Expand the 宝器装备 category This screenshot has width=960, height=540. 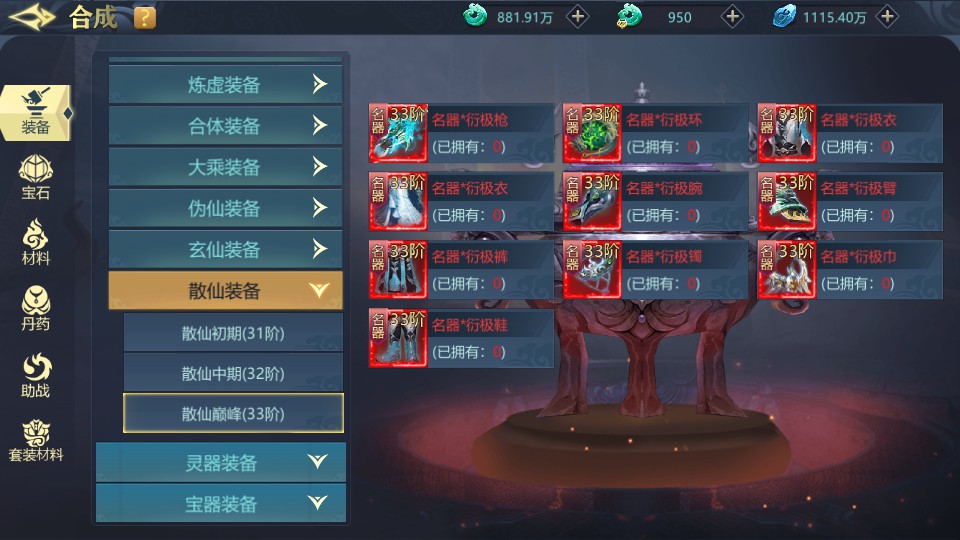point(221,504)
